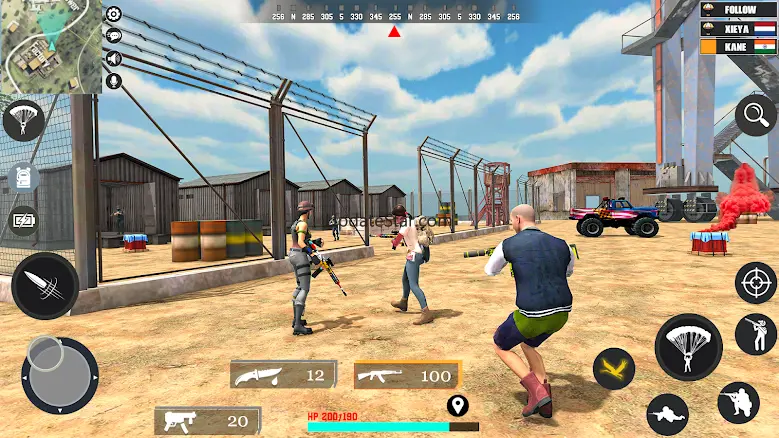Open the chat bubble icon

tap(114, 36)
